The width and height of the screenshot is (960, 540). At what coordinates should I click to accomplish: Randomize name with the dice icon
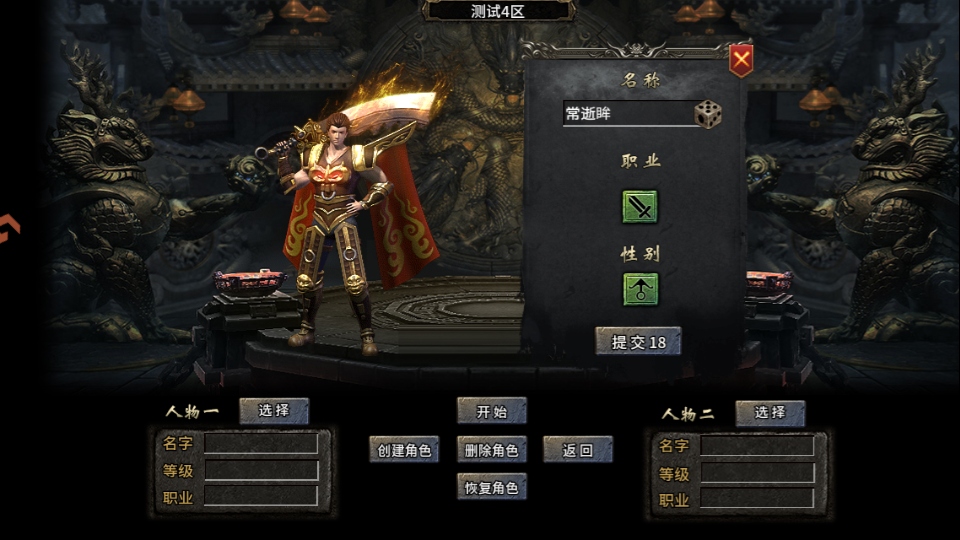point(708,114)
